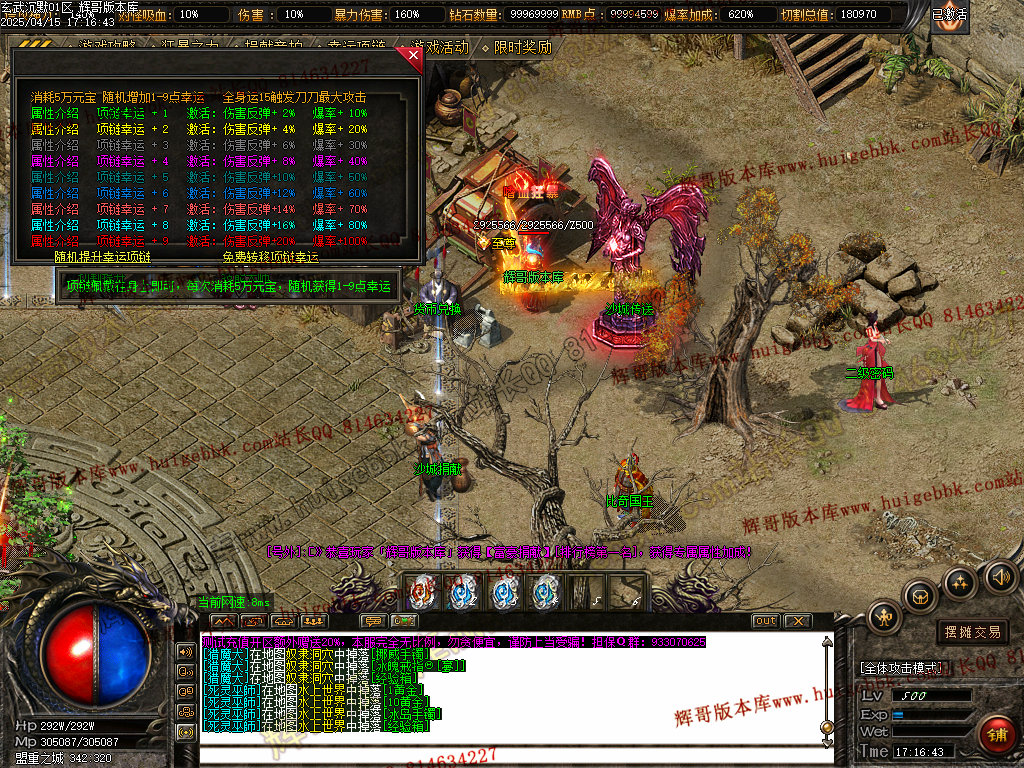This screenshot has height=768, width=1024.
Task: Click the round helmet icon button
Action: click(920, 596)
